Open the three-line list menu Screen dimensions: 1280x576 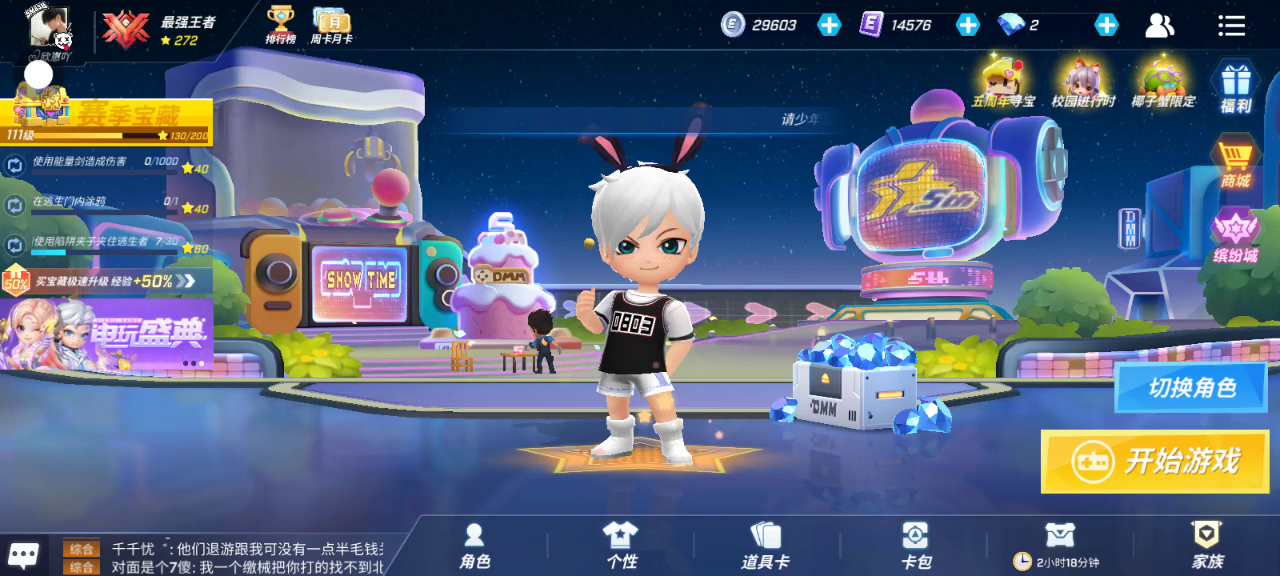[x=1232, y=25]
